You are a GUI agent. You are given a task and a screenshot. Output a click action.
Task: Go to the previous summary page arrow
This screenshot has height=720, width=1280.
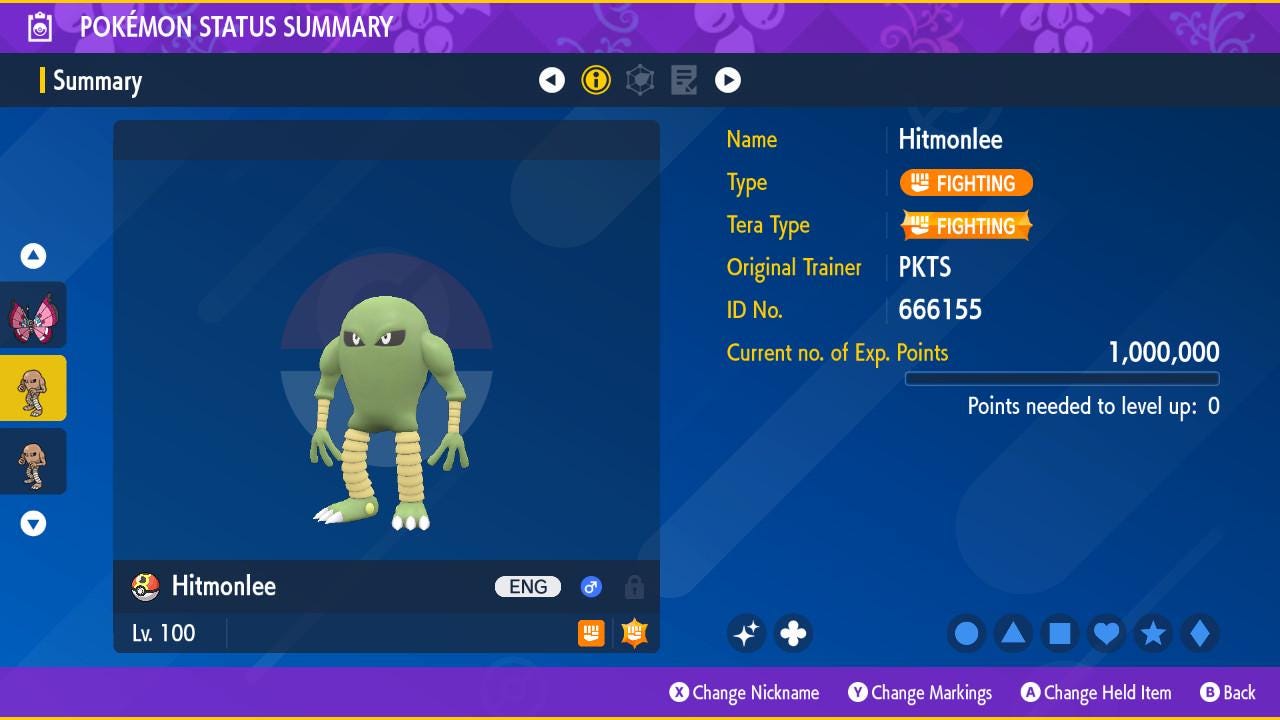click(552, 80)
